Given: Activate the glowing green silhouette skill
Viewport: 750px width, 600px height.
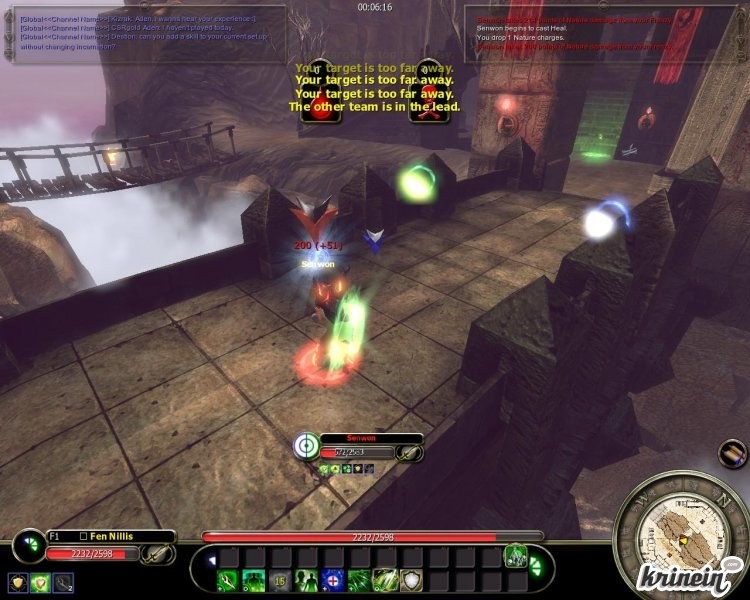Looking at the screenshot, I should click(307, 580).
